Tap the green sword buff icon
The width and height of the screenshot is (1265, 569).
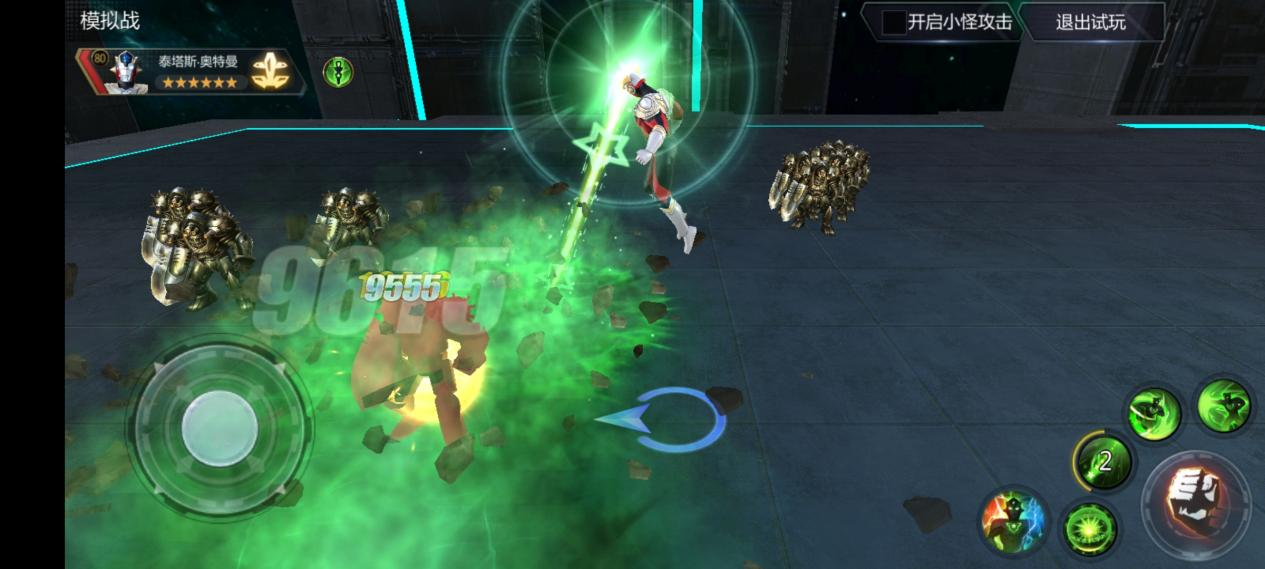pyautogui.click(x=338, y=71)
